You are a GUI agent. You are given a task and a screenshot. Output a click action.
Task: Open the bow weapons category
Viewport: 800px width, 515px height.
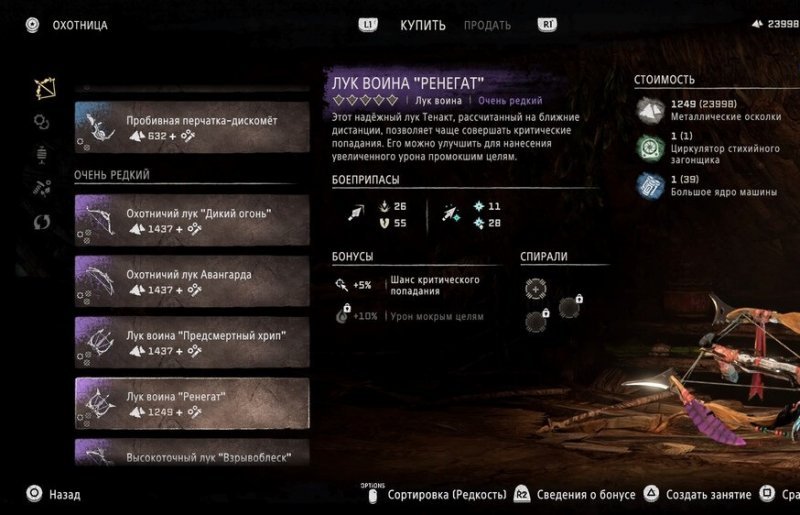tap(43, 88)
